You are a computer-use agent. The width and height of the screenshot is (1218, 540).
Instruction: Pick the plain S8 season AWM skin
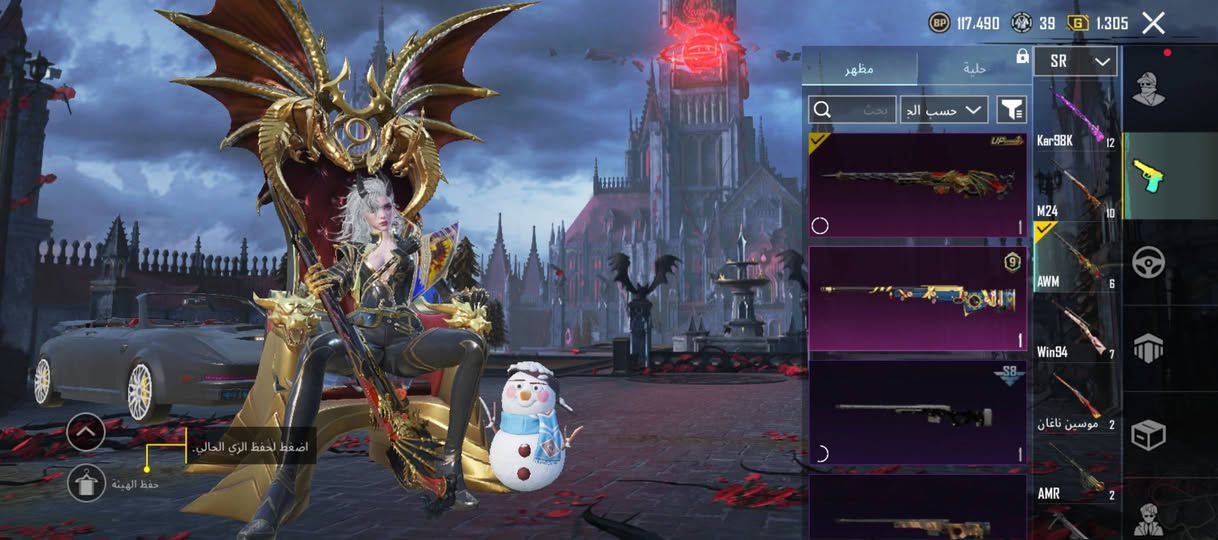[916, 412]
